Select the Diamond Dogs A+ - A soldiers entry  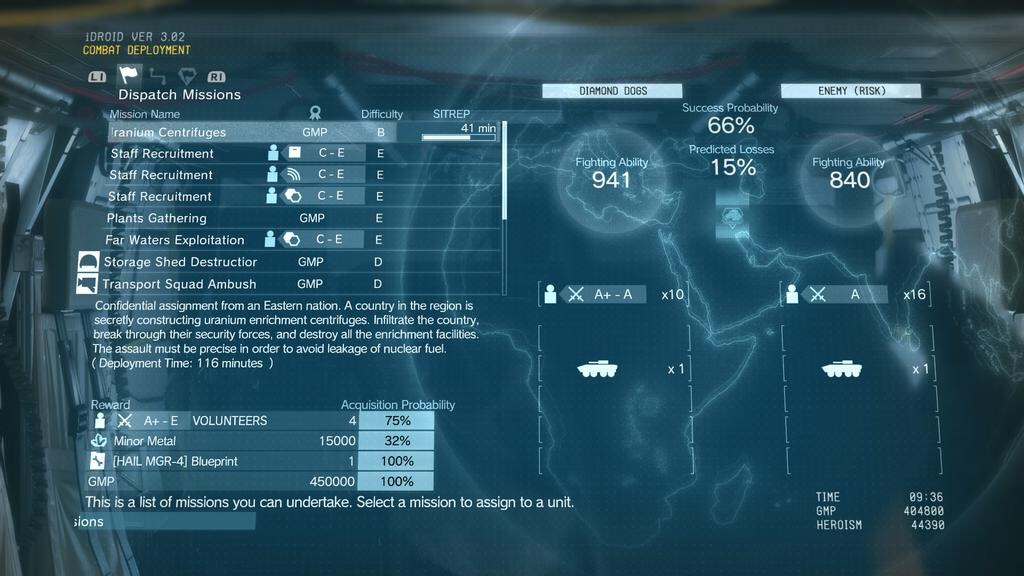(612, 294)
